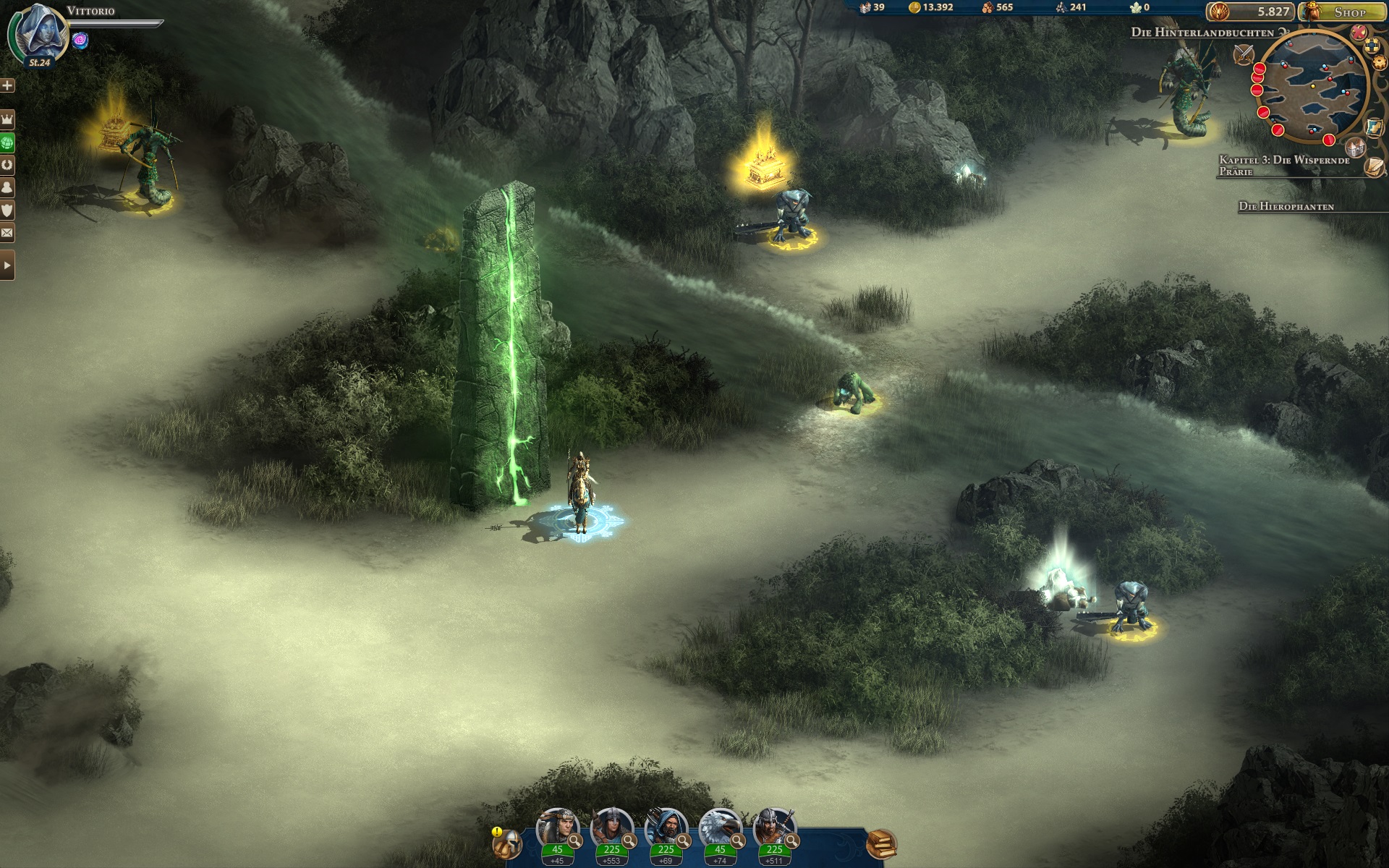Open the spellbook stack of books

click(x=881, y=843)
